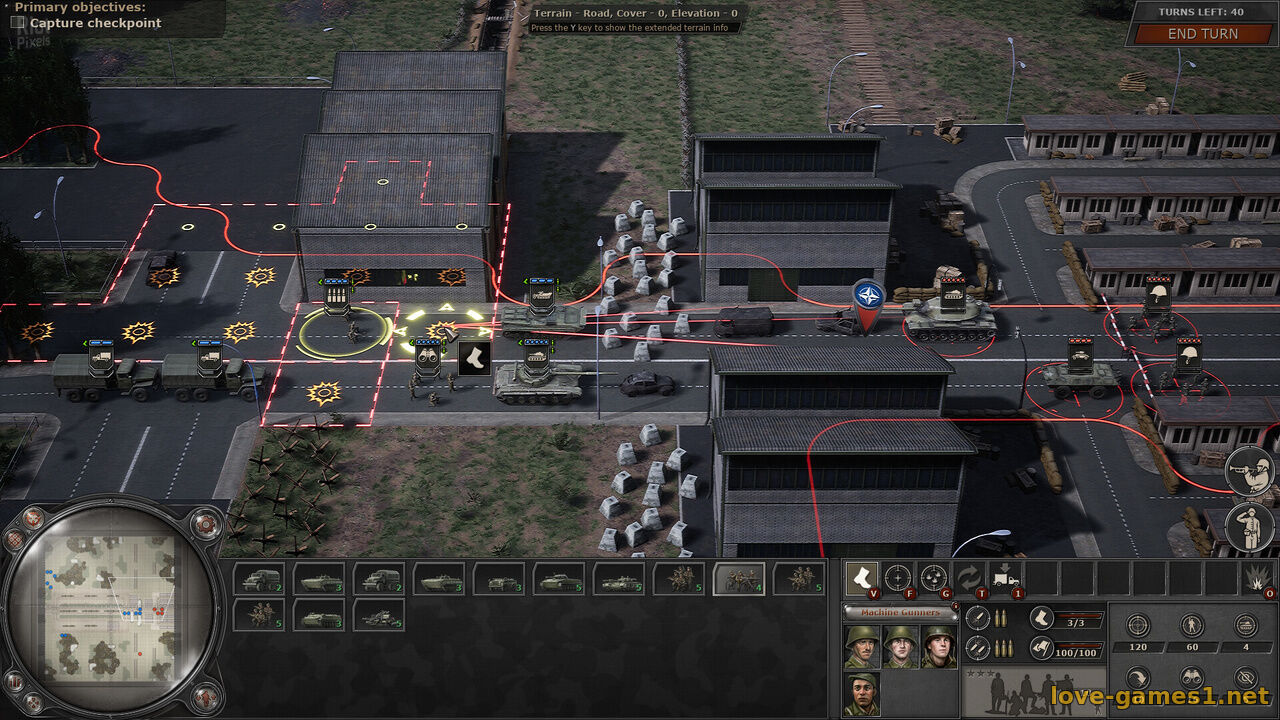Select the boot movement action

coord(861,578)
